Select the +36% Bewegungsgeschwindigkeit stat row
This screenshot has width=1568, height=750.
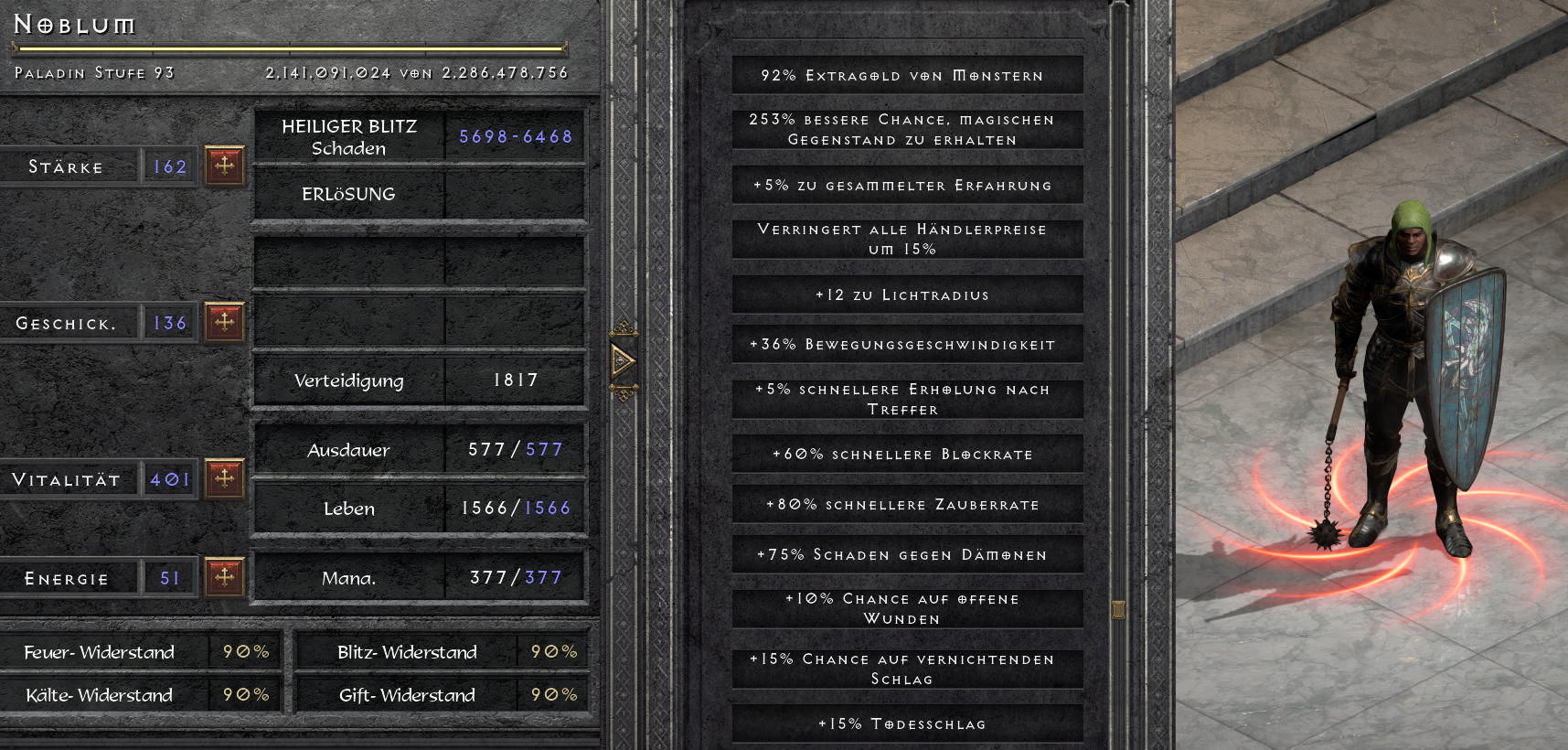pos(907,344)
